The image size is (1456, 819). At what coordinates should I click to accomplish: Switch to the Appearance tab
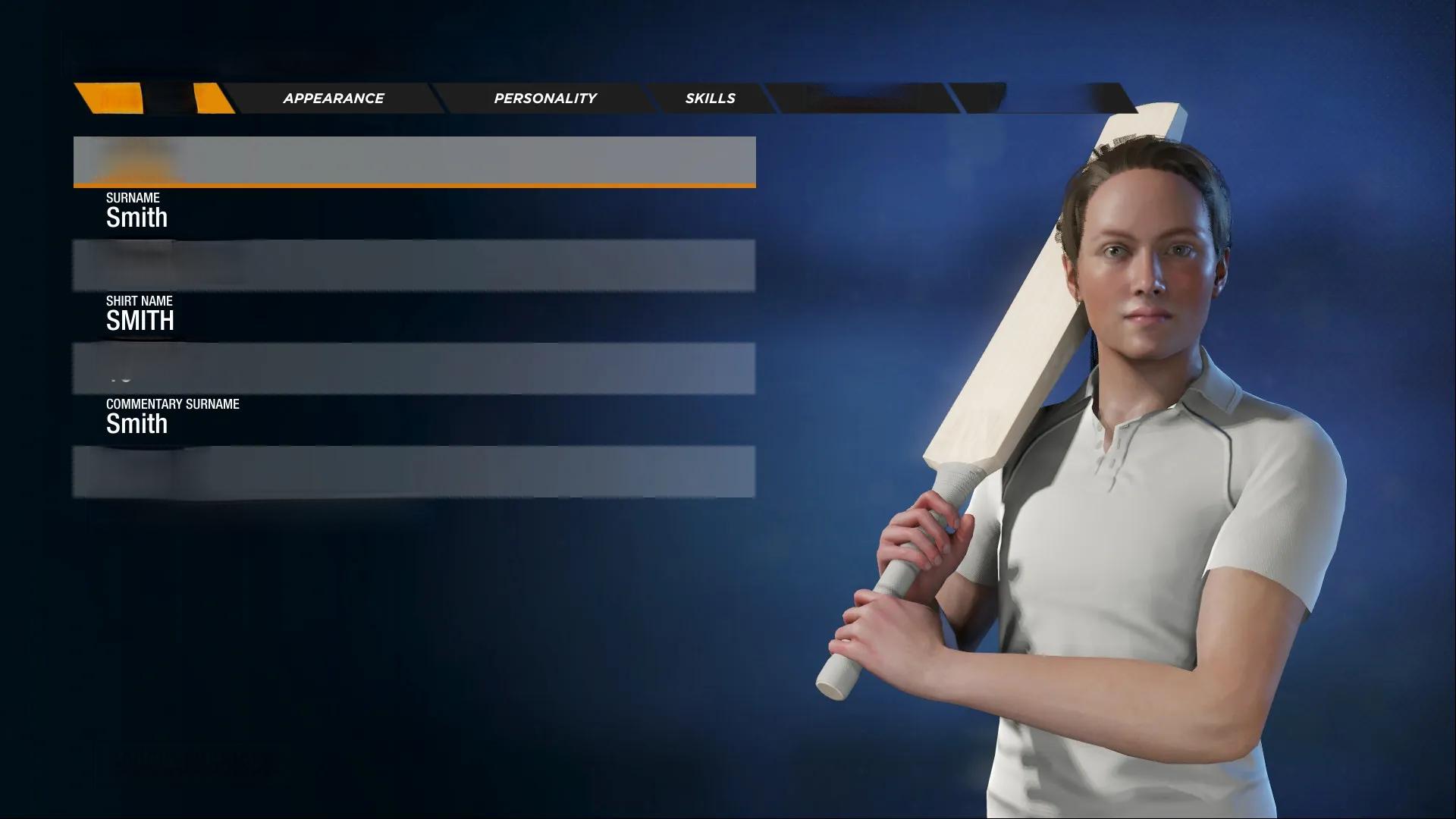pyautogui.click(x=333, y=99)
